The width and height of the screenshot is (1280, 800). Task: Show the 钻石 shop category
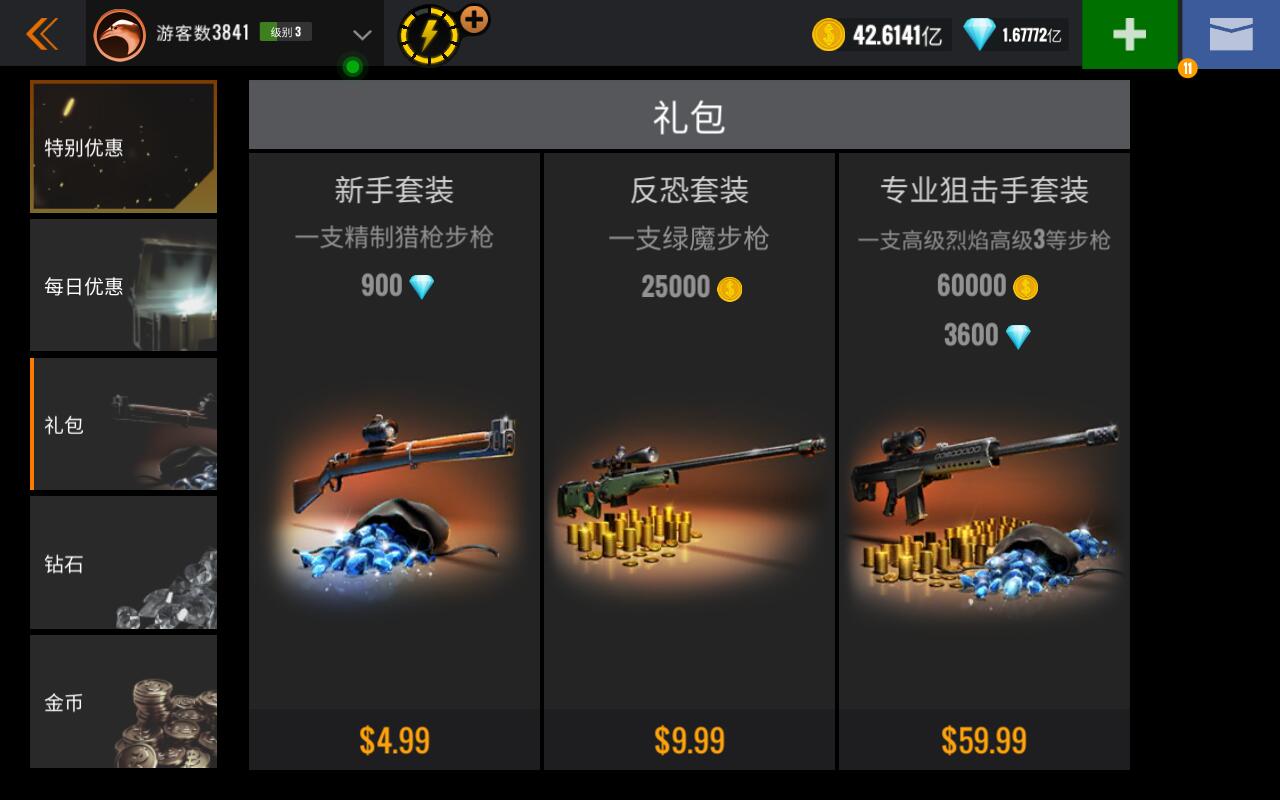pyautogui.click(x=123, y=563)
